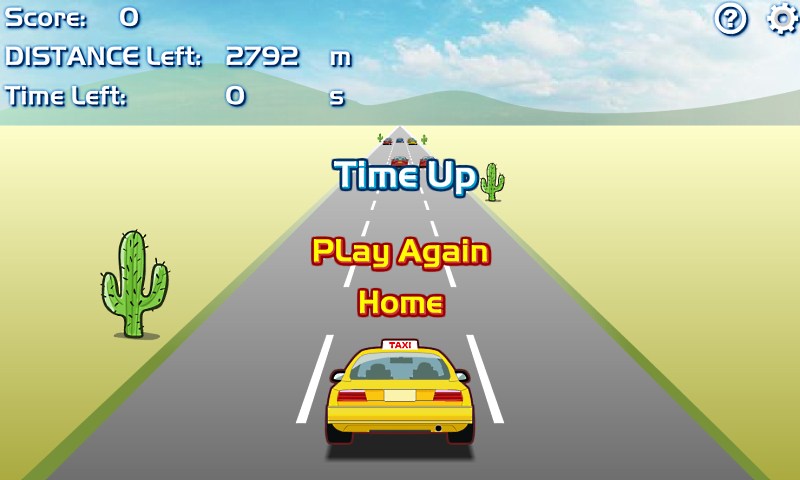Screen dimensions: 800x480
Task: Choose Play Again to restart the race
Action: tap(400, 251)
